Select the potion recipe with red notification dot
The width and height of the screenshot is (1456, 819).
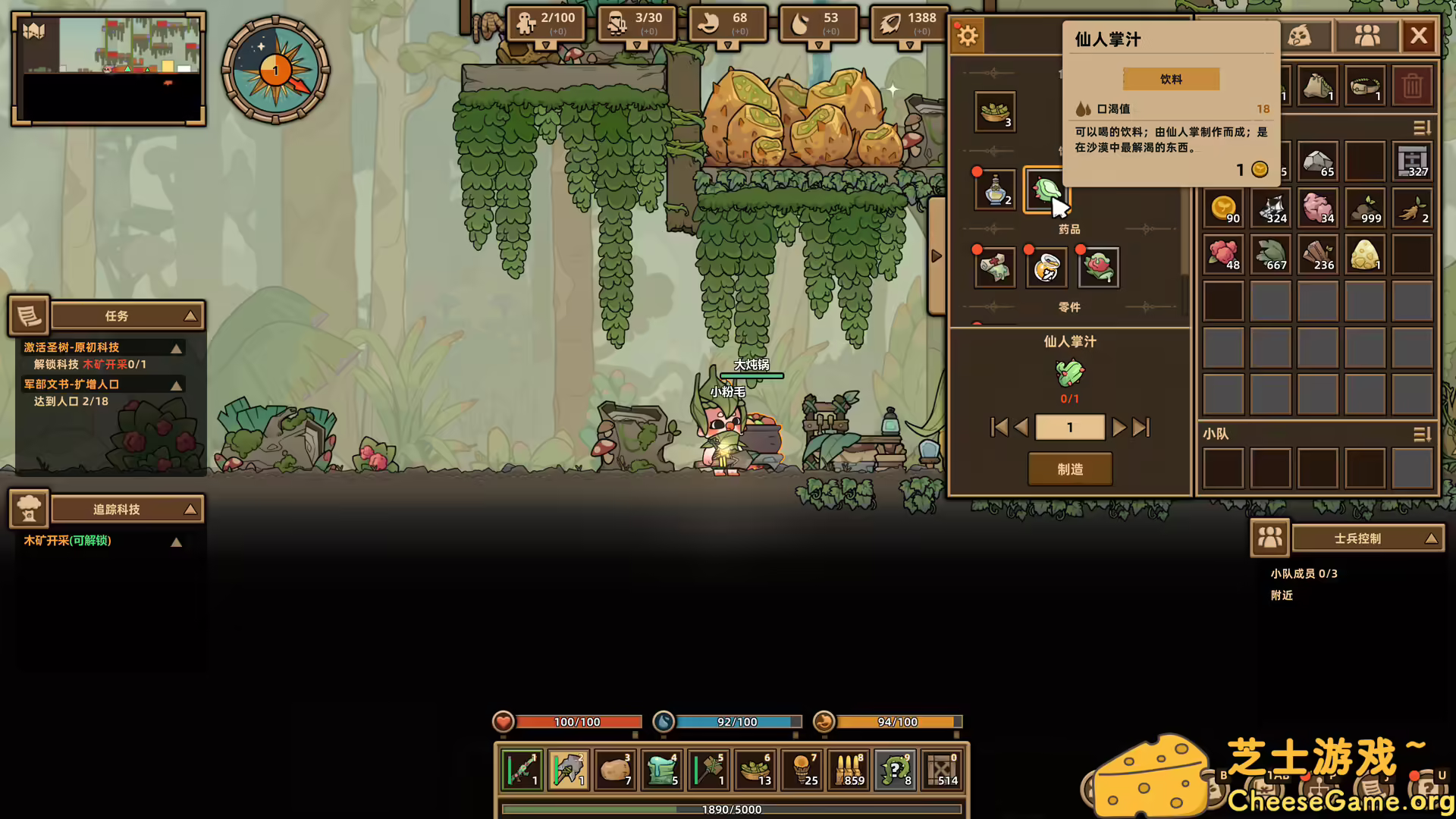point(994,190)
